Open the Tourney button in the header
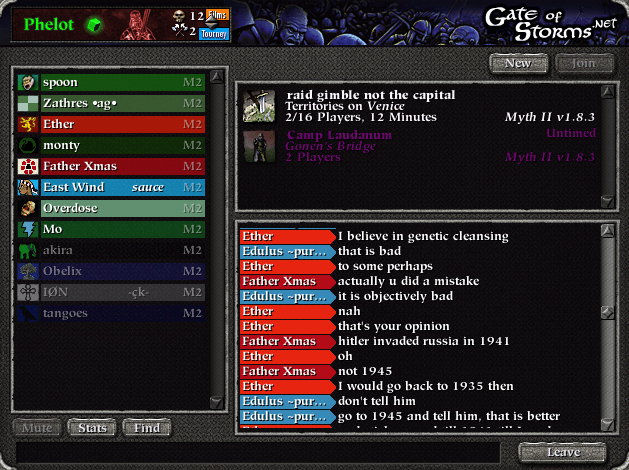This screenshot has height=470, width=629. [x=215, y=33]
